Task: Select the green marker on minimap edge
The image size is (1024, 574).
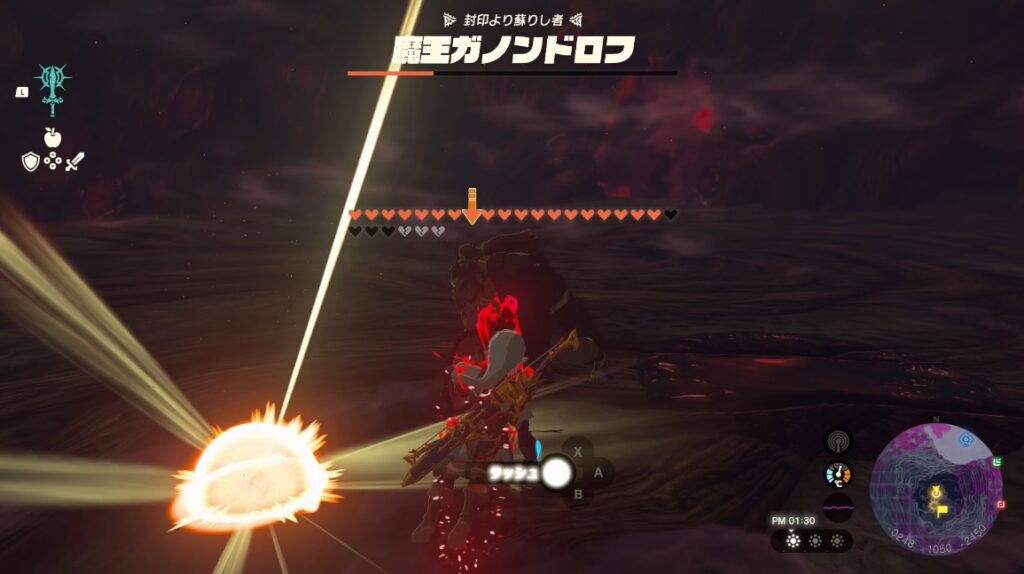Action: tap(998, 460)
